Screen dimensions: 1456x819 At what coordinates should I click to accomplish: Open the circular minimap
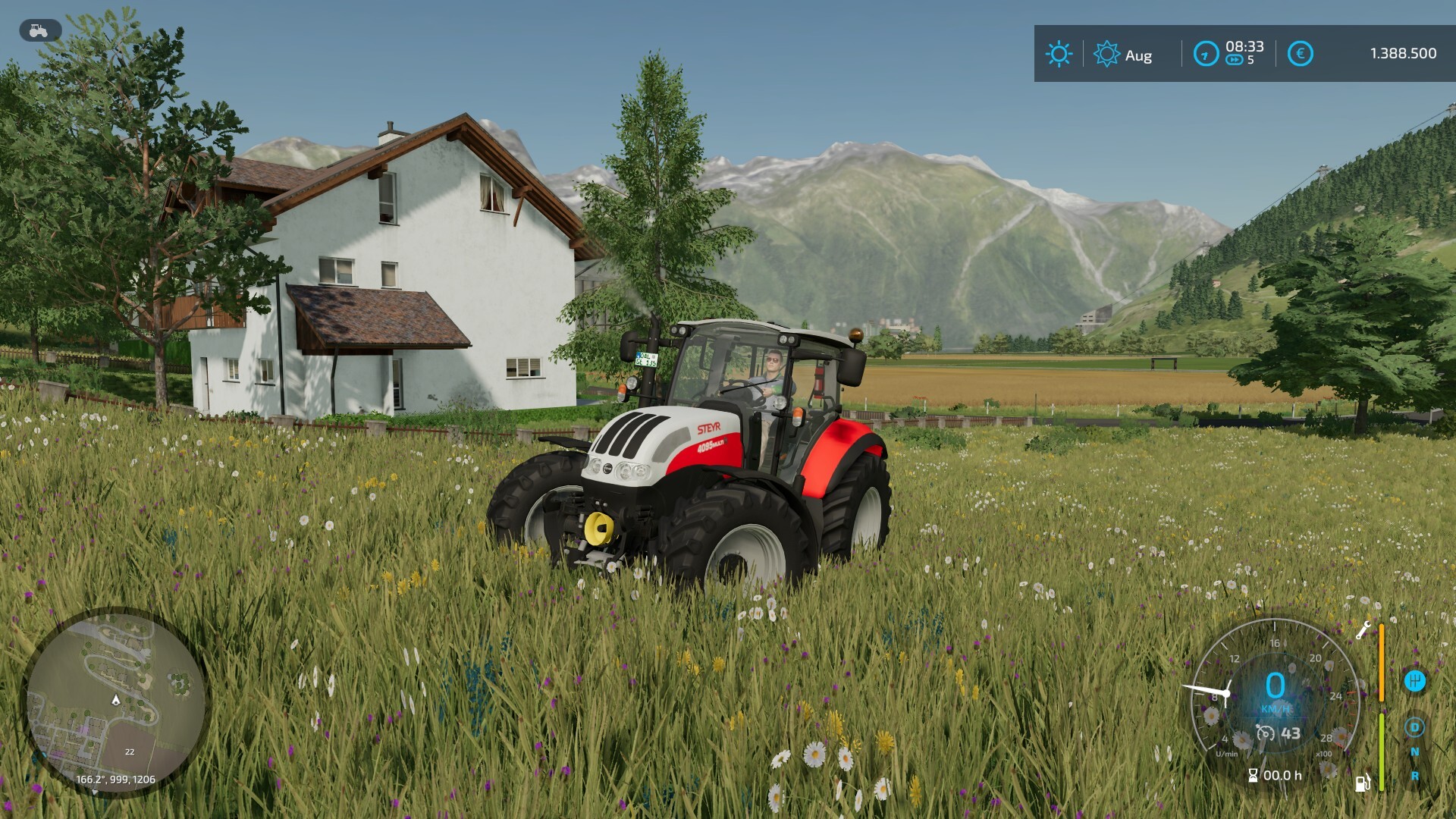click(x=115, y=701)
